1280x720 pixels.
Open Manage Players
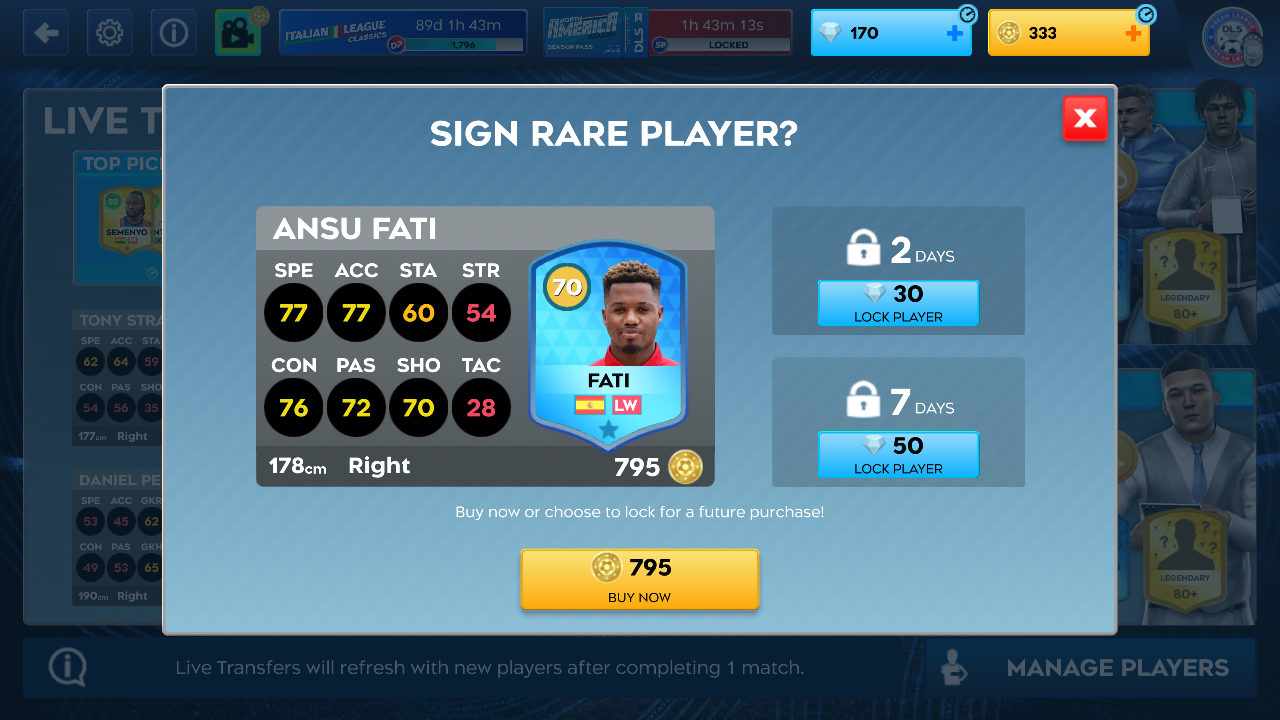click(x=1091, y=668)
